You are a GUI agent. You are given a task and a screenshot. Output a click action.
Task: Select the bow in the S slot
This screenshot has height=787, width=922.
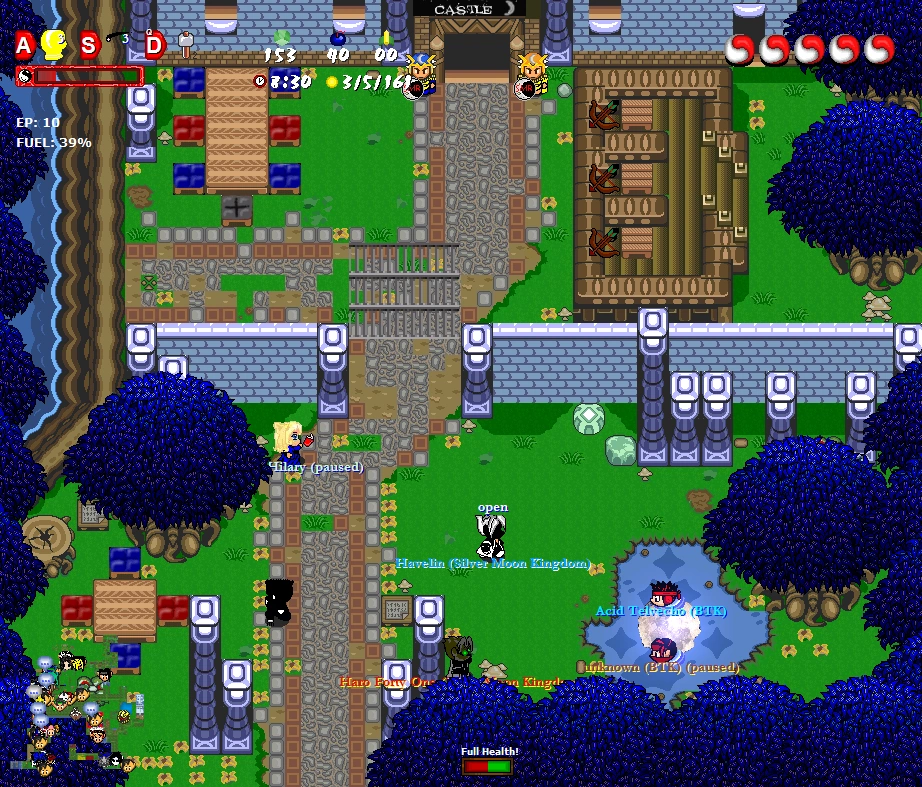118,40
